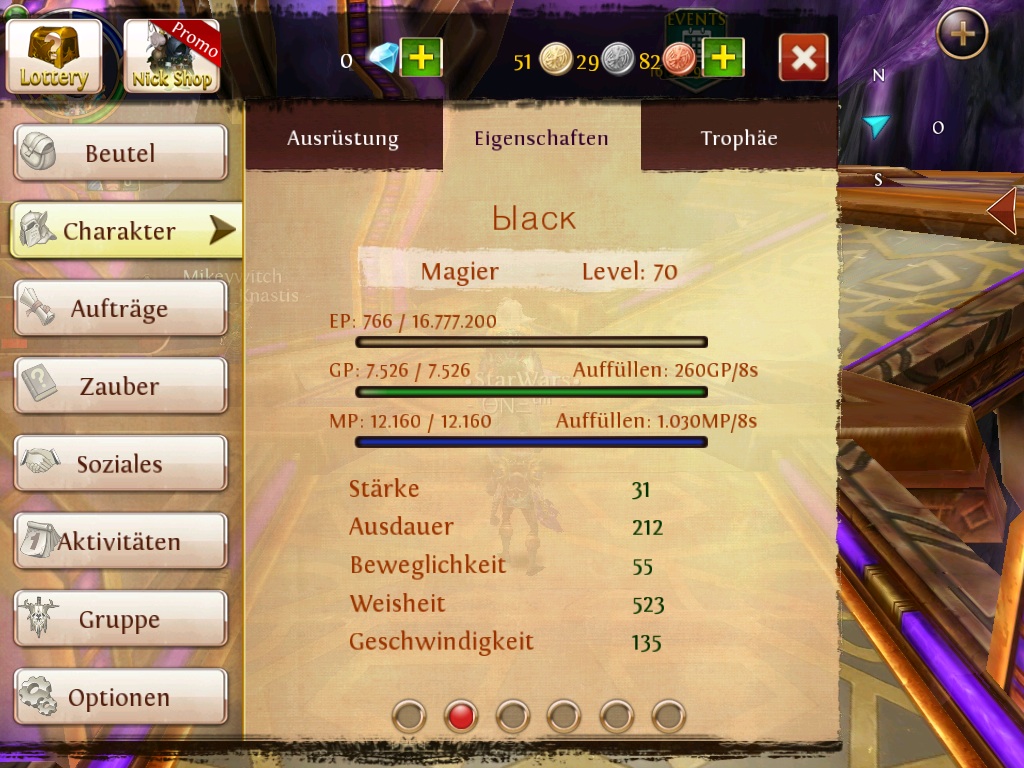Switch to the Ausrüstung tab
Image resolution: width=1024 pixels, height=768 pixels.
tap(343, 138)
